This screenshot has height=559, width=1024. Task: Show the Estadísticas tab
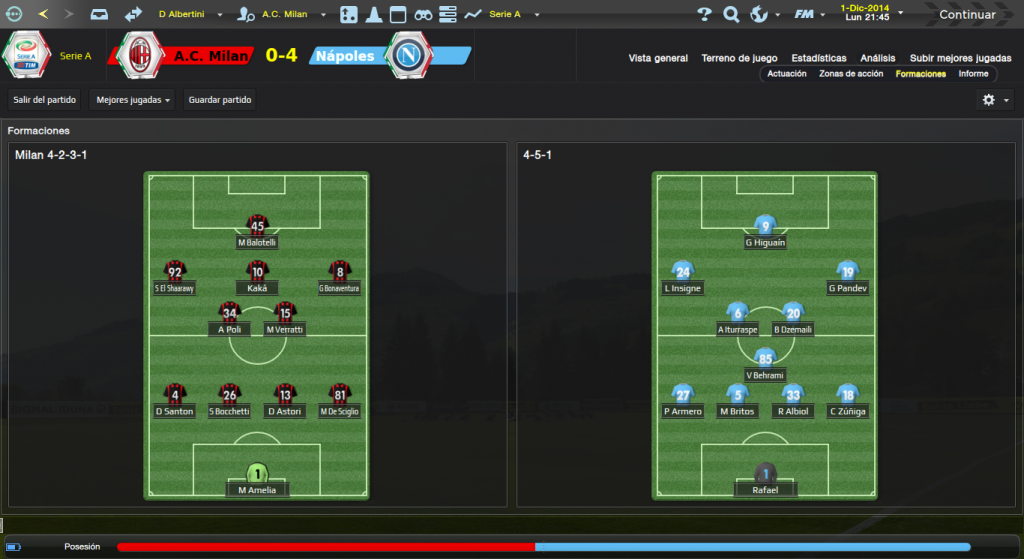818,58
